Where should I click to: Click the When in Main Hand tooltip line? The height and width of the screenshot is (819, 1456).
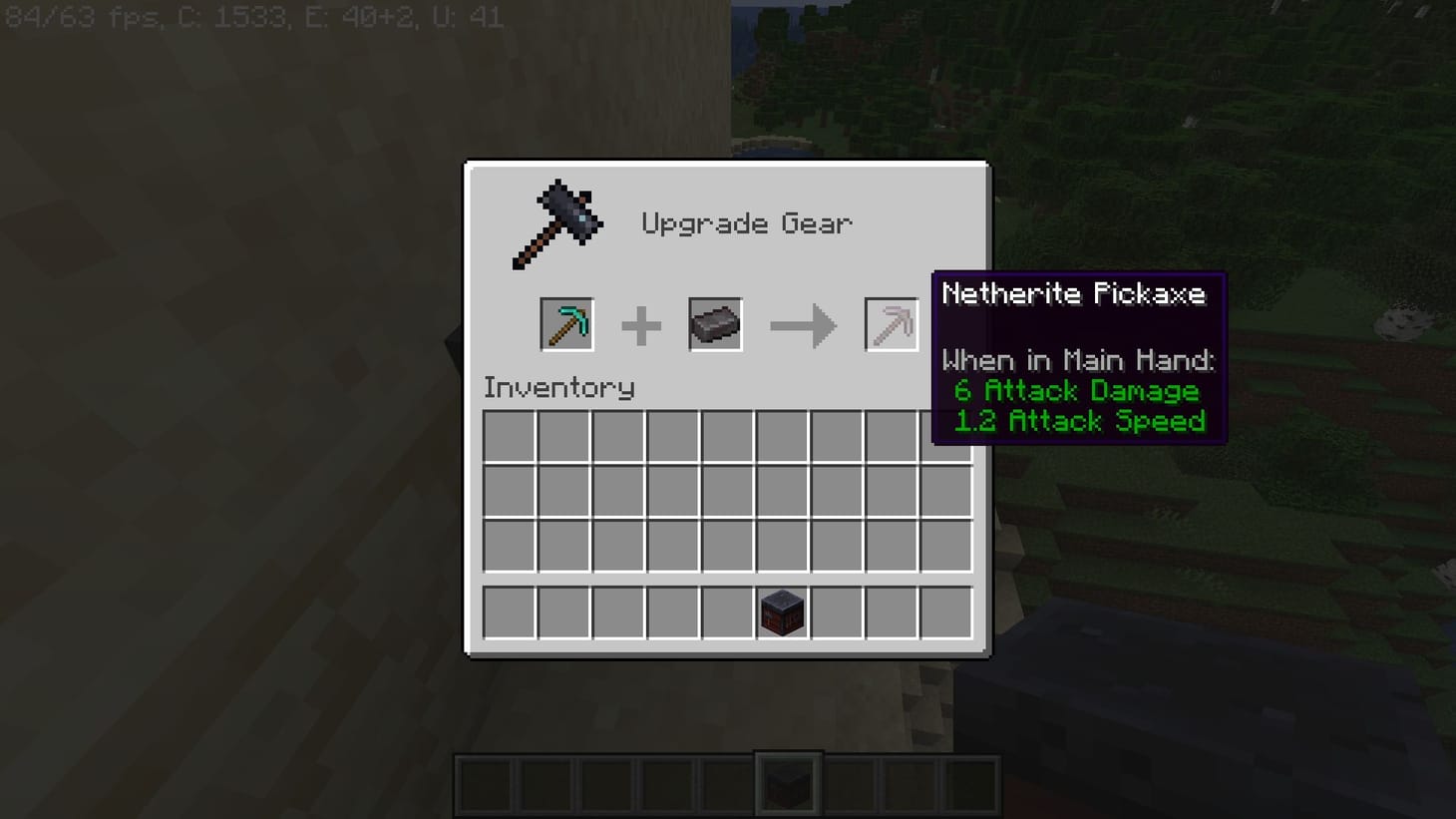[1080, 360]
